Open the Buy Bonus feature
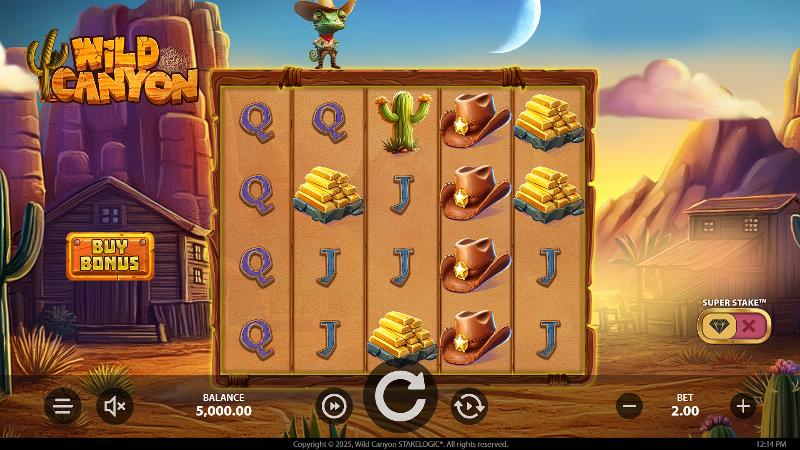 click(x=110, y=255)
